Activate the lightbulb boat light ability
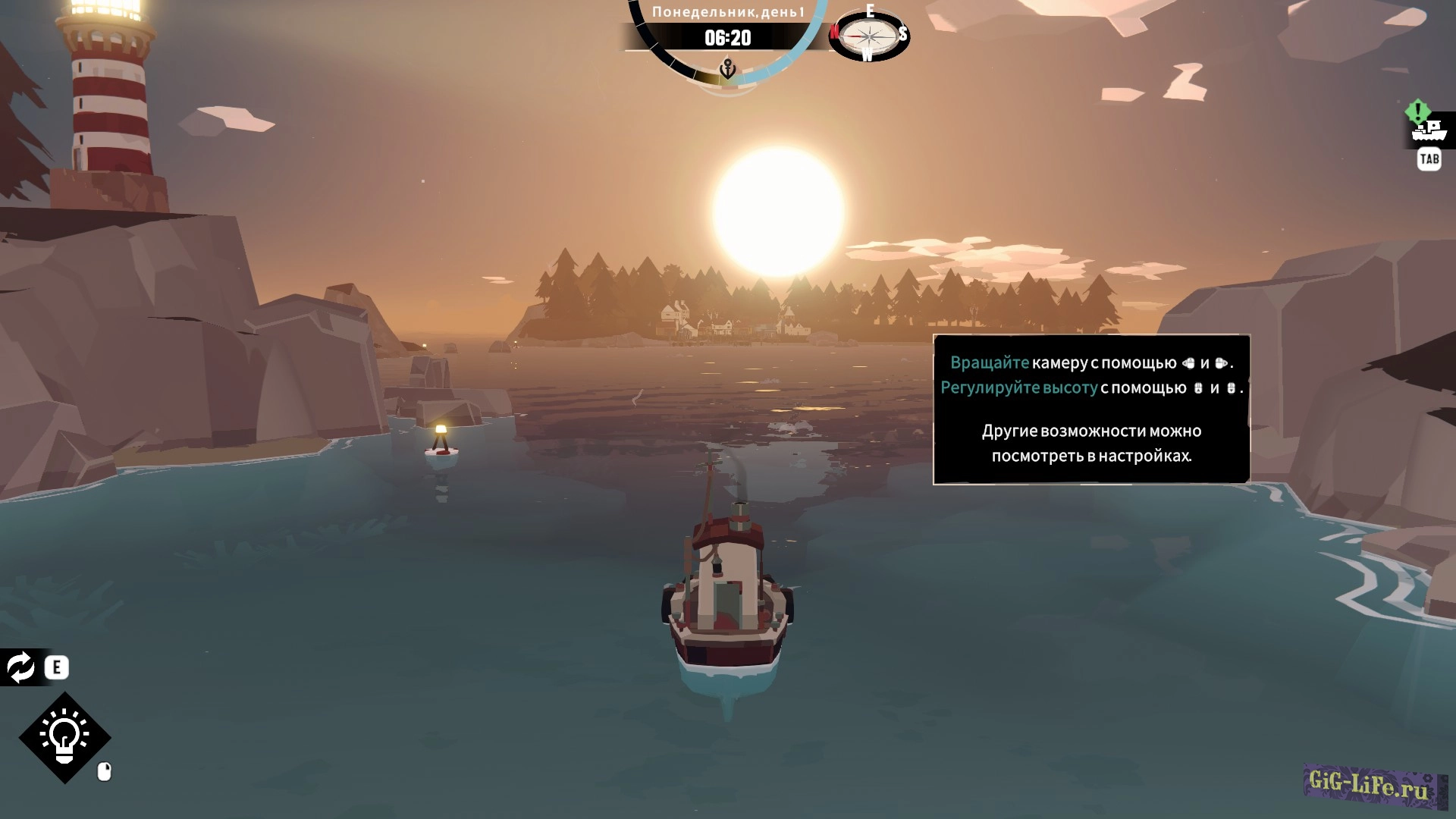Viewport: 1456px width, 819px height. point(64,736)
